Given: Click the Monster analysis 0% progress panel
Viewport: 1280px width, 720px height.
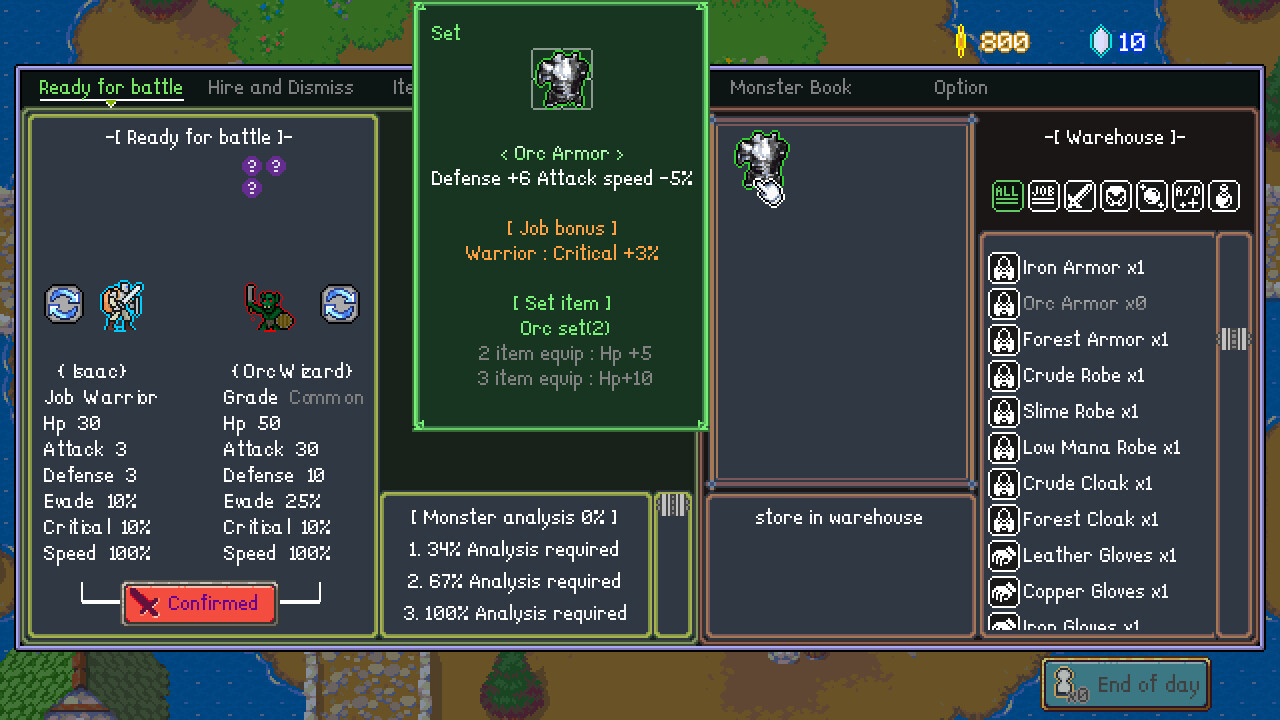Looking at the screenshot, I should pos(515,565).
